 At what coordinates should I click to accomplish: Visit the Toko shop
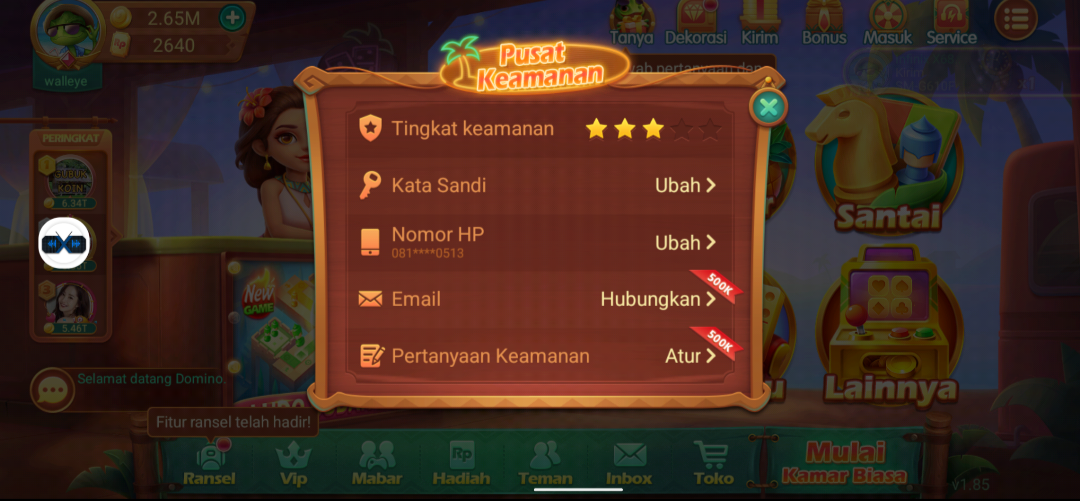(712, 462)
